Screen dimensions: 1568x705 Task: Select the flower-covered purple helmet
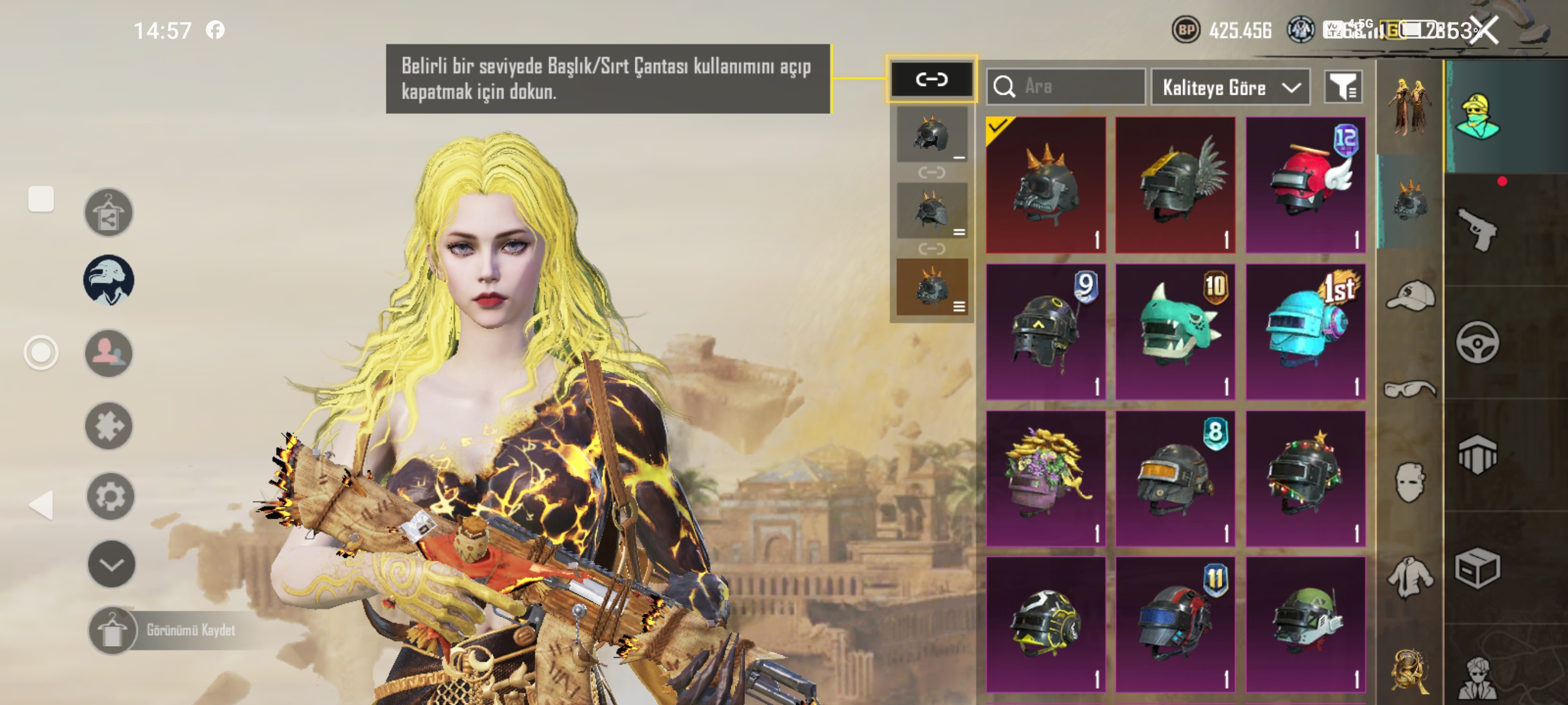point(1045,478)
